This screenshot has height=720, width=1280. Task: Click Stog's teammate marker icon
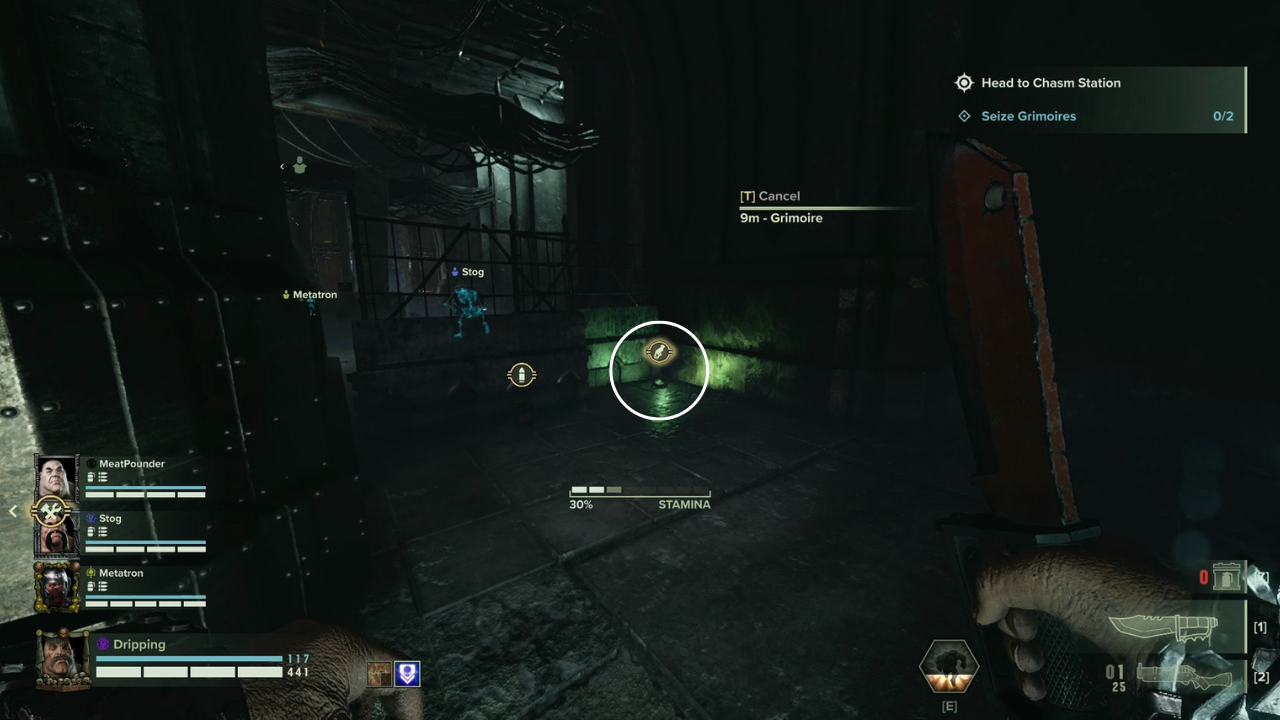453,271
